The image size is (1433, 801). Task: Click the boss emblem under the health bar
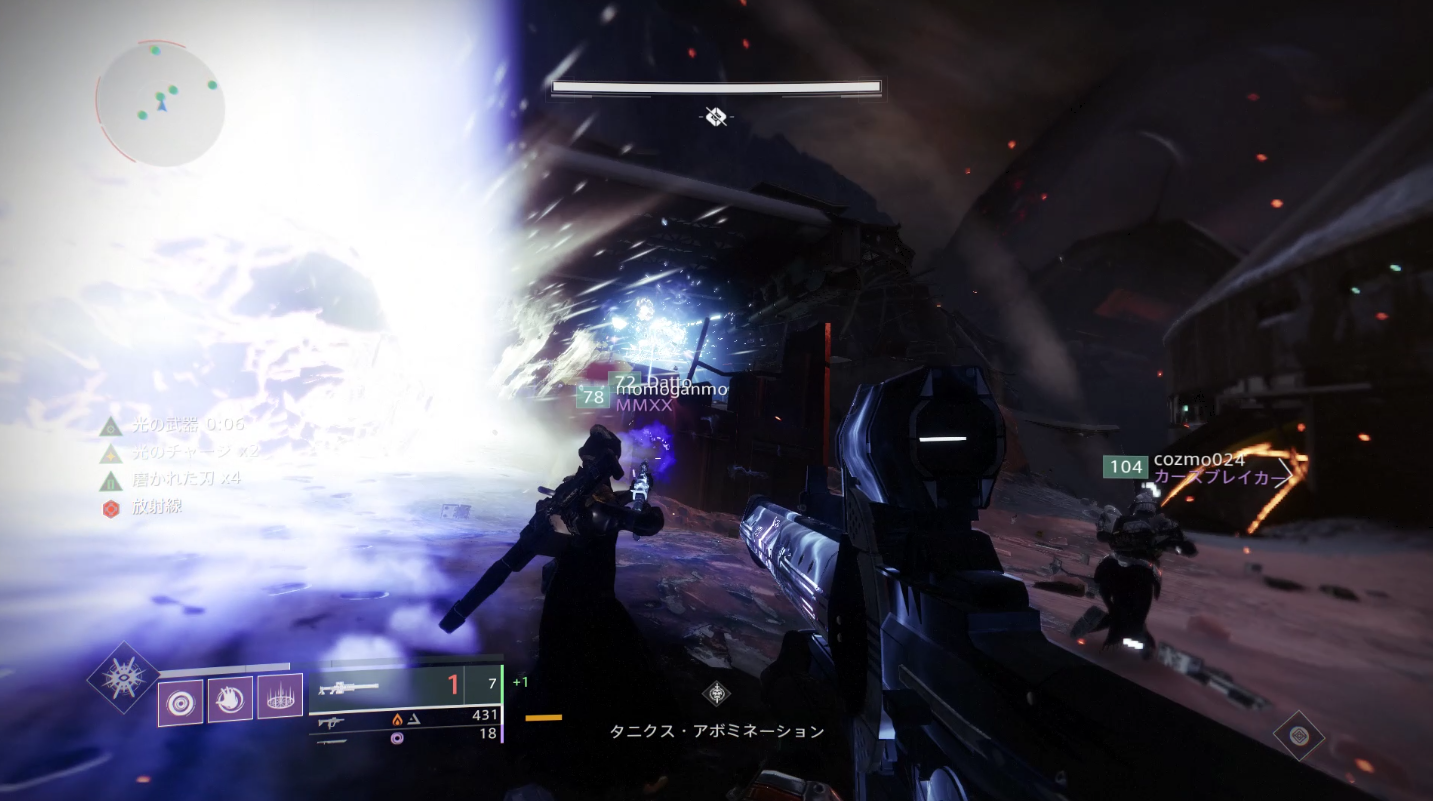pyautogui.click(x=715, y=117)
